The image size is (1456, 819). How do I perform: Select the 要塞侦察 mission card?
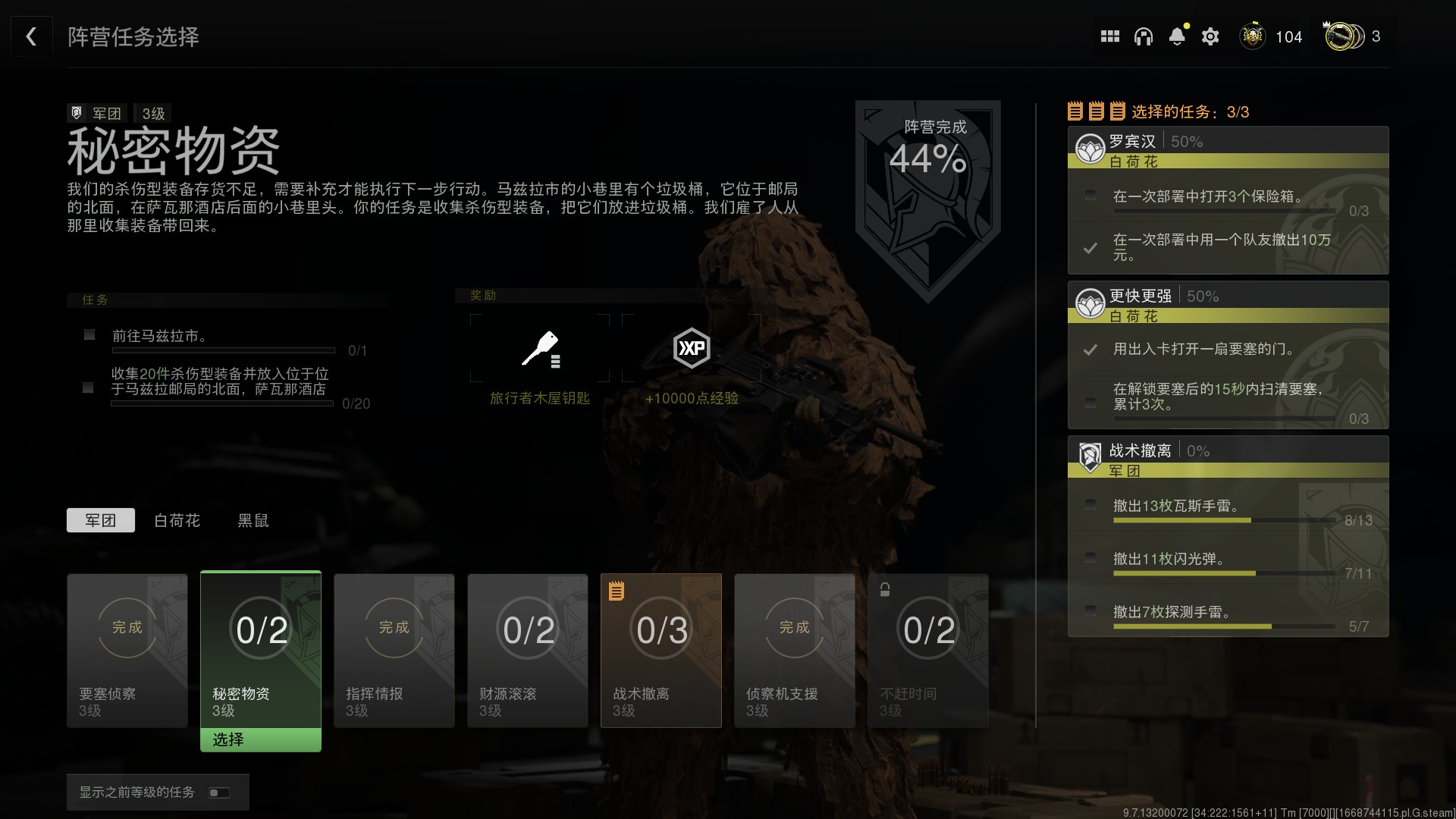[127, 651]
